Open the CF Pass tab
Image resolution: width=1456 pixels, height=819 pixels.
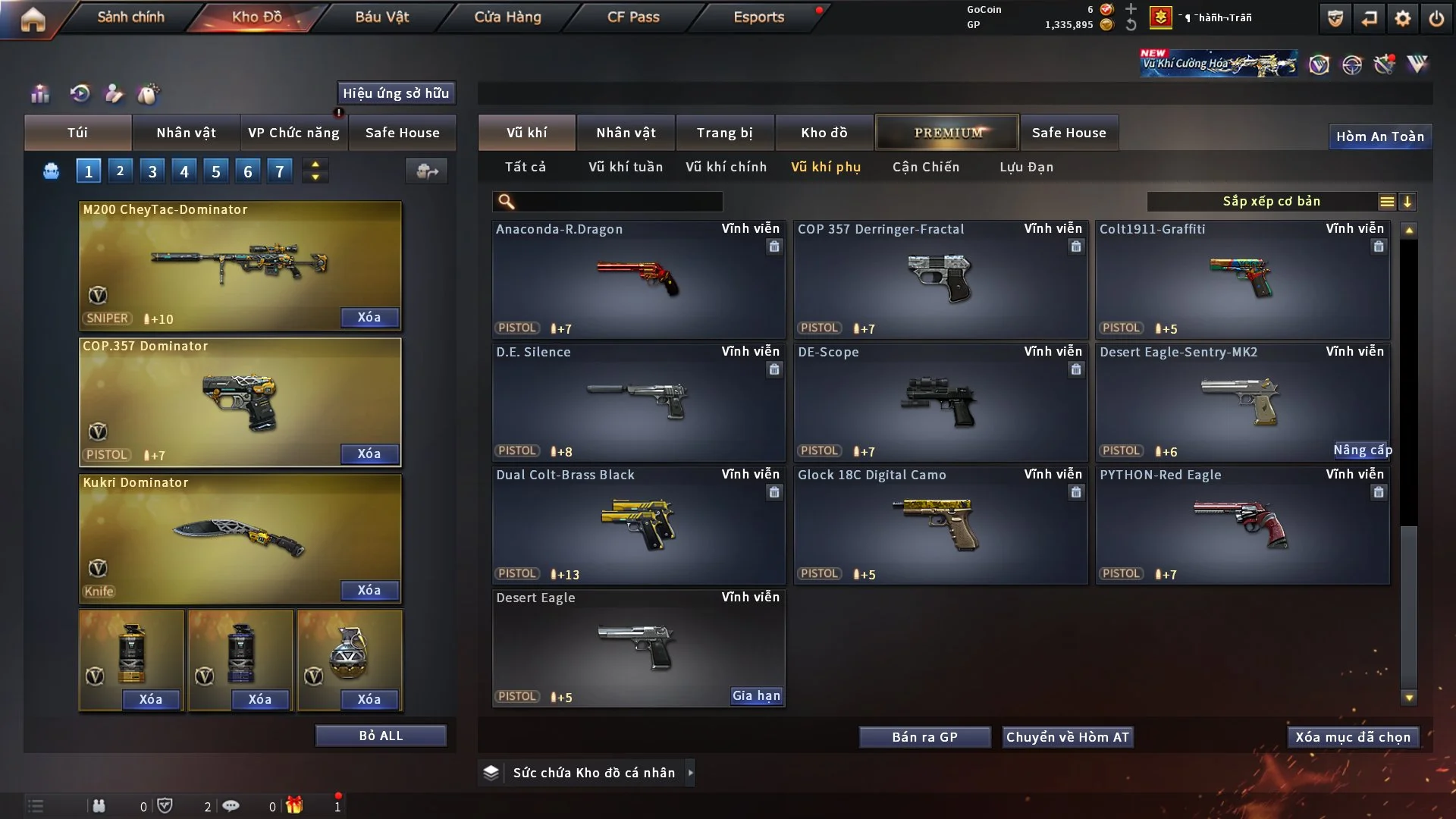[x=633, y=17]
